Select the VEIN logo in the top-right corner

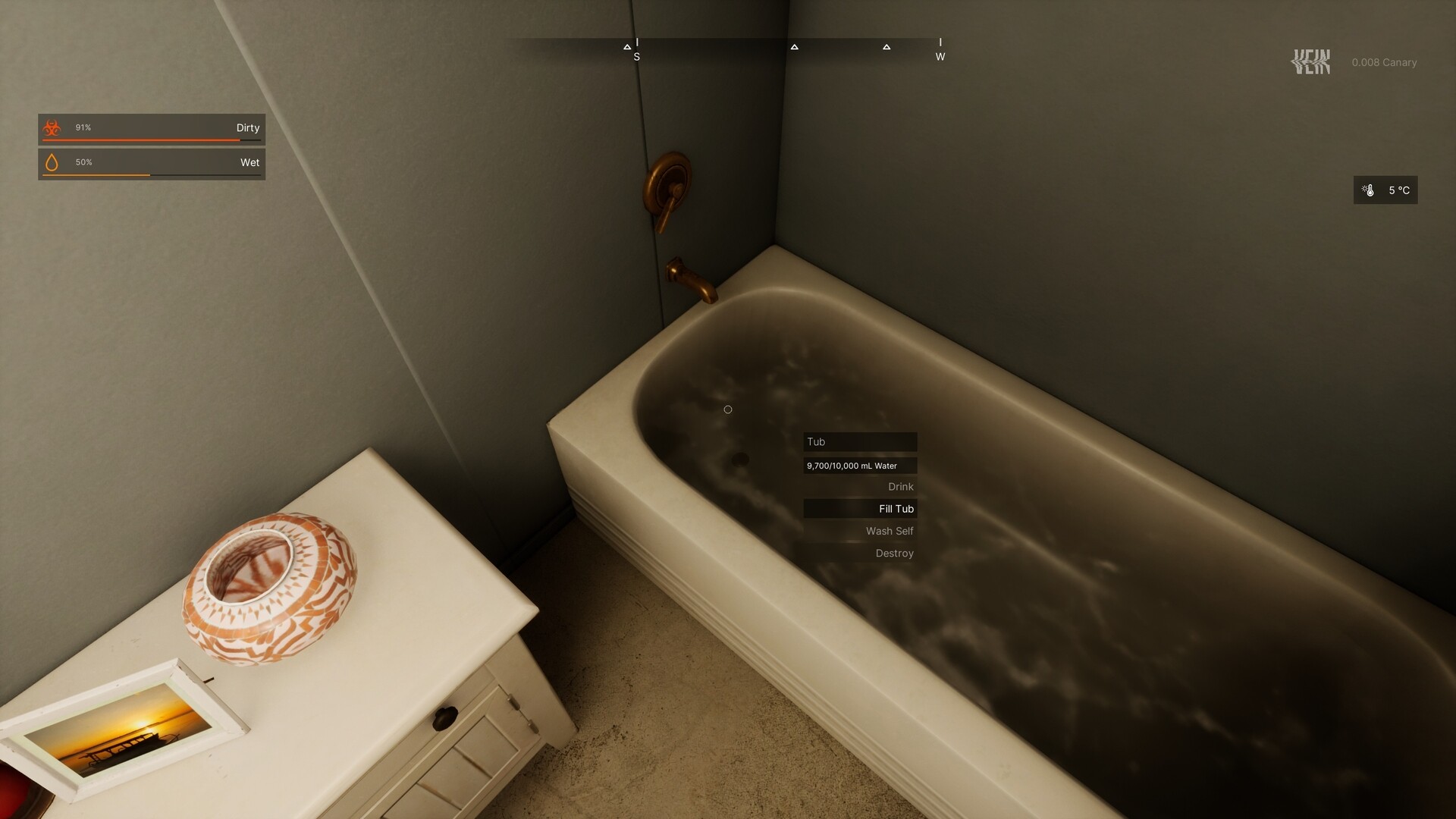(1311, 61)
